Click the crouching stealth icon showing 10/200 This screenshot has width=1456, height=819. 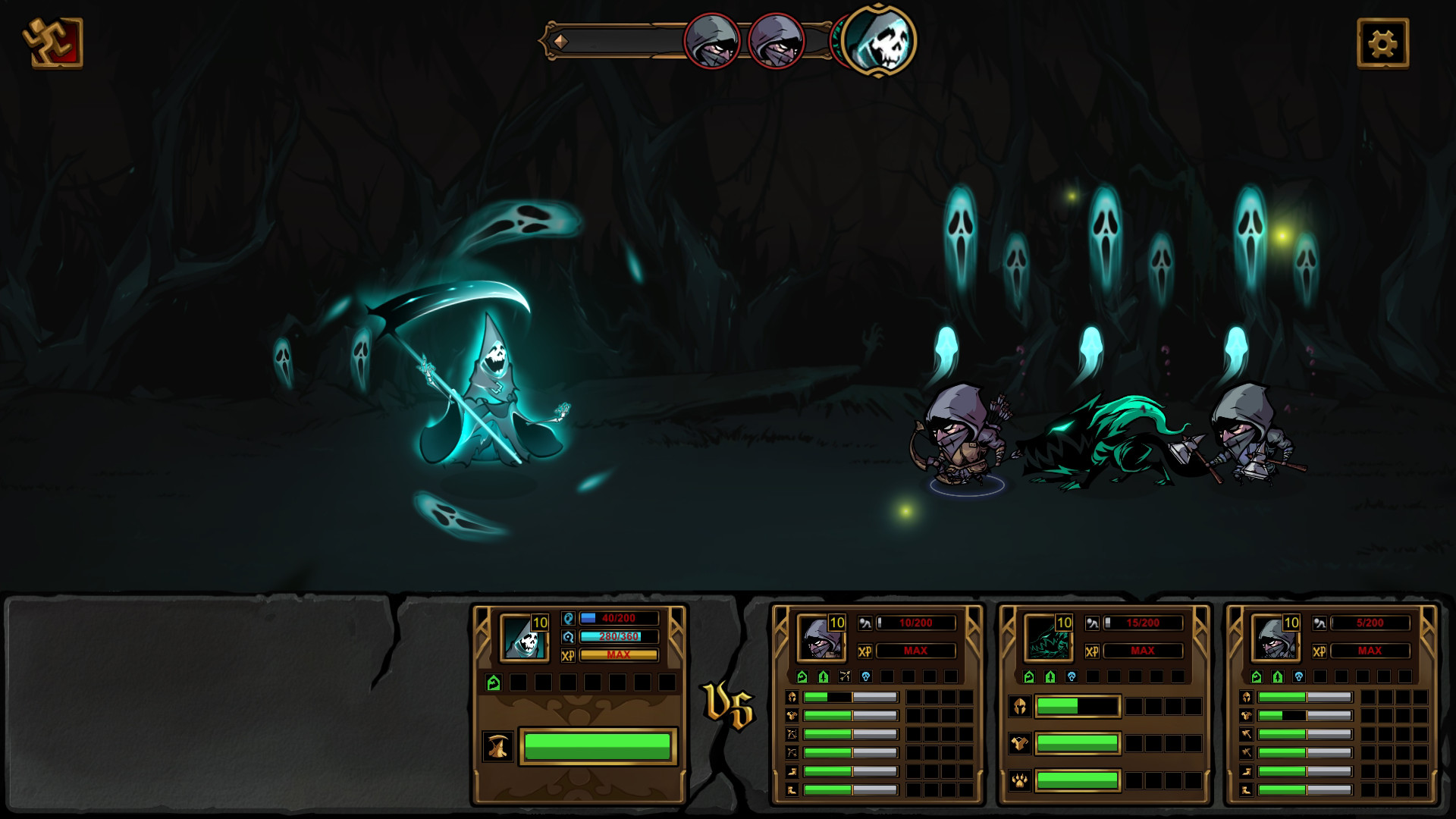pos(865,623)
